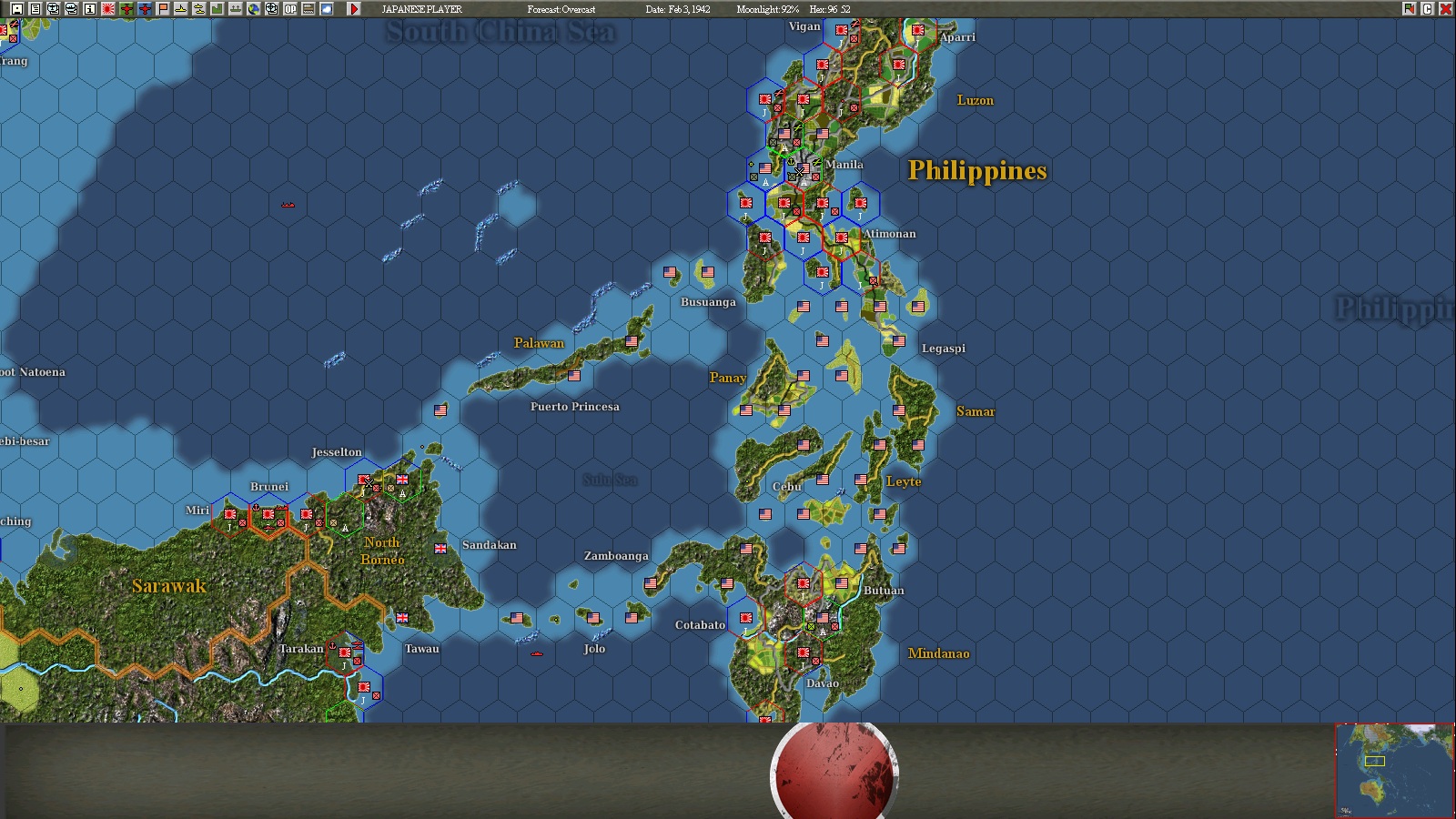
Task: Open the reports list icon
Action: [x=35, y=7]
